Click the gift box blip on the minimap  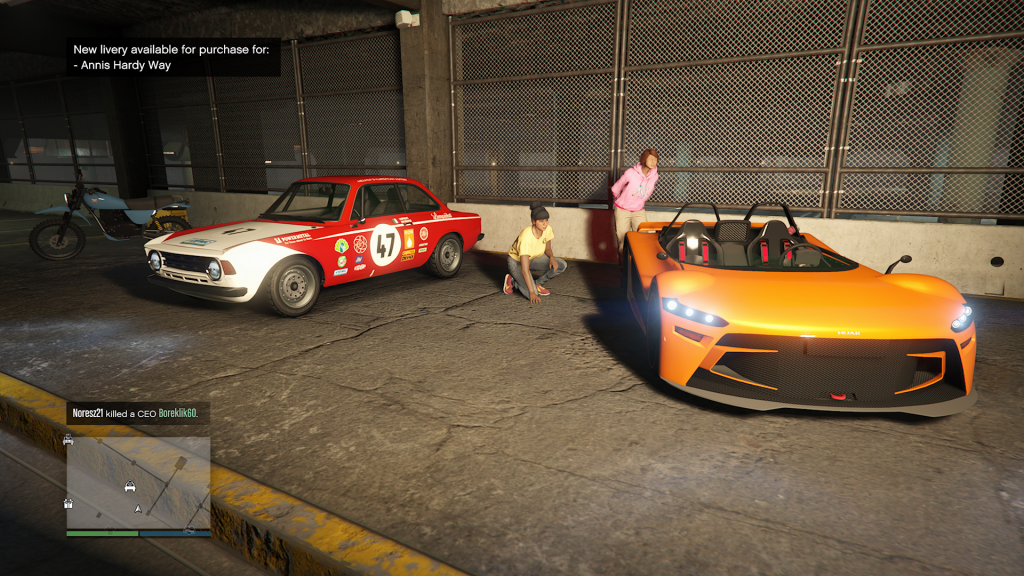click(x=70, y=503)
